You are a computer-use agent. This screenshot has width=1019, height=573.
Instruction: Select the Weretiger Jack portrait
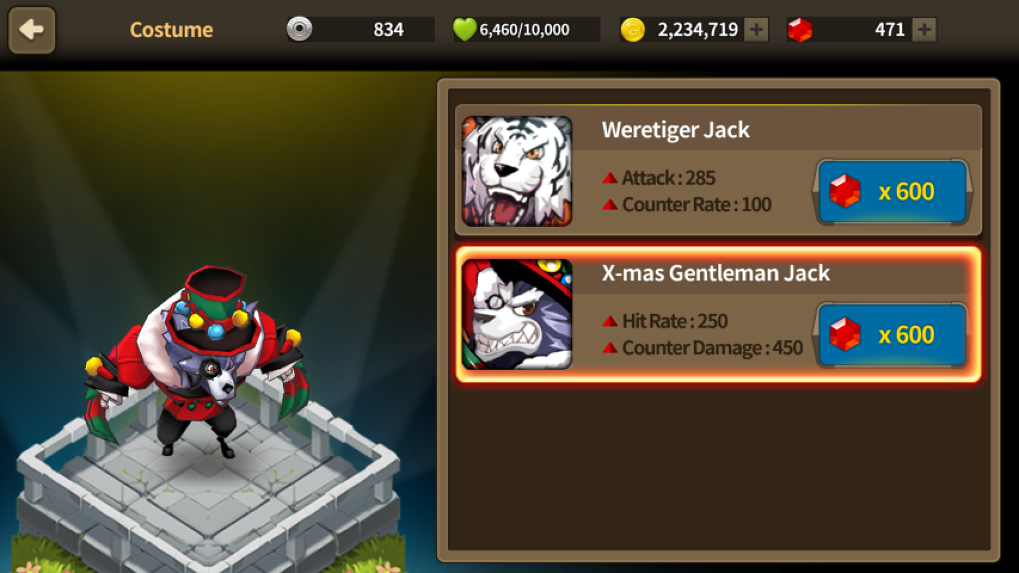pos(517,171)
